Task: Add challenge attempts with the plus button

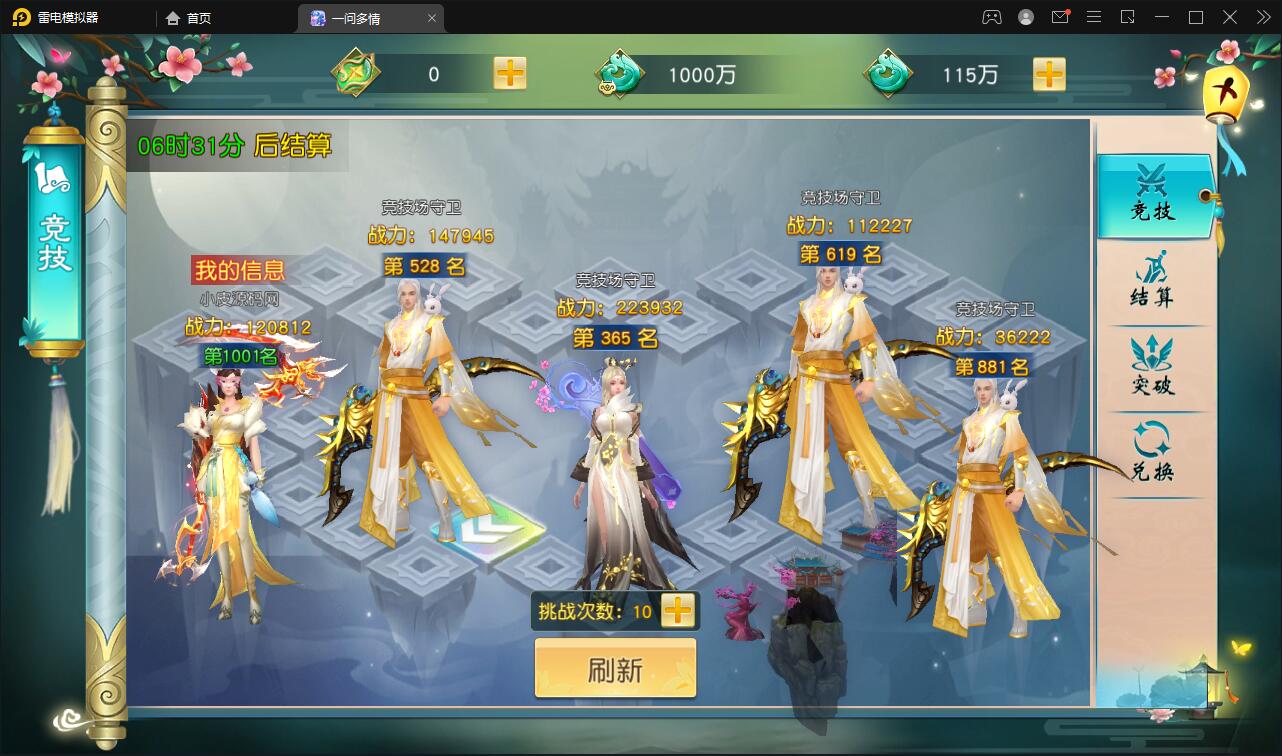Action: click(x=679, y=611)
